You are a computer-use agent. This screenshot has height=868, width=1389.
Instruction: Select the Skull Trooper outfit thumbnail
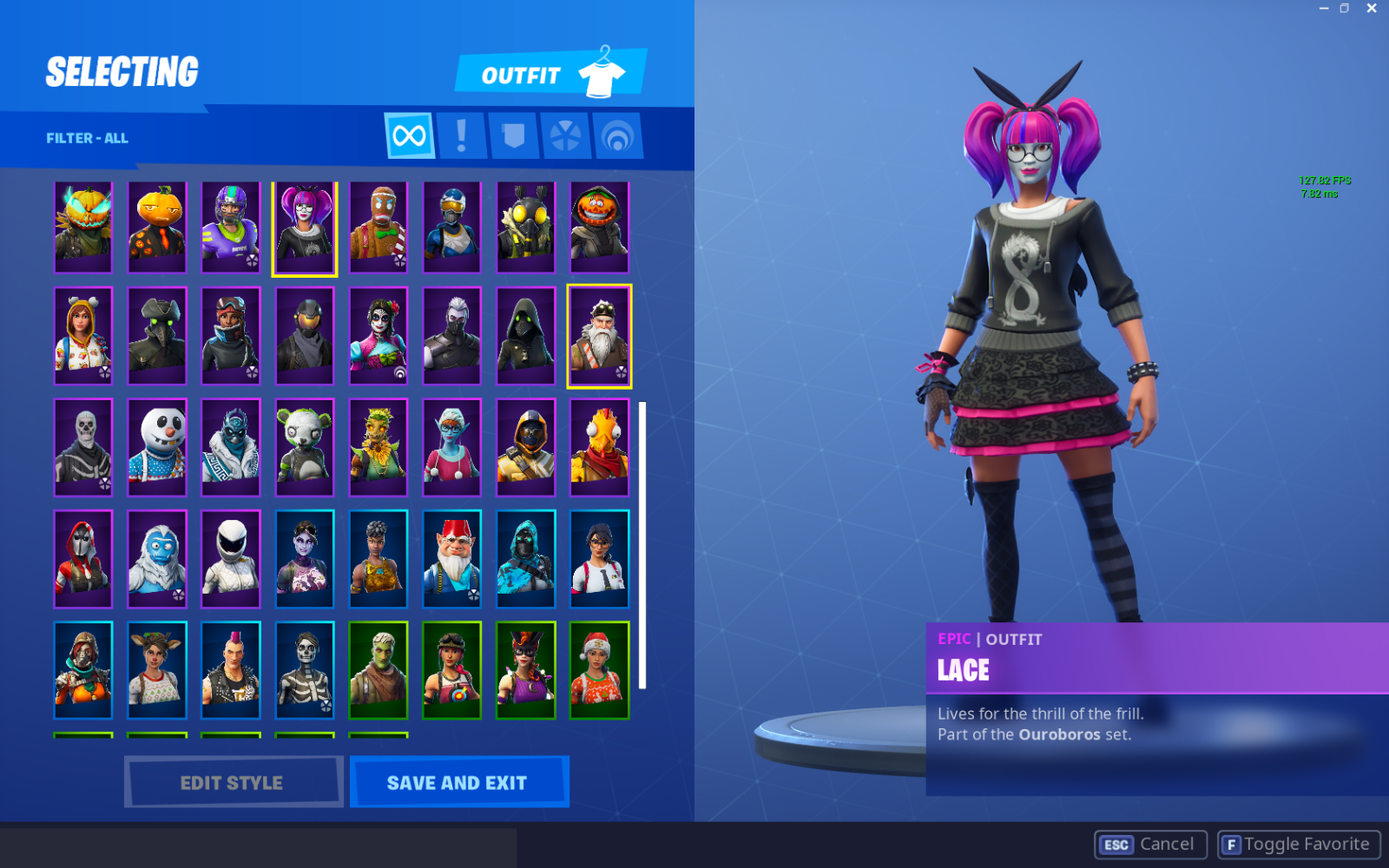[83, 447]
